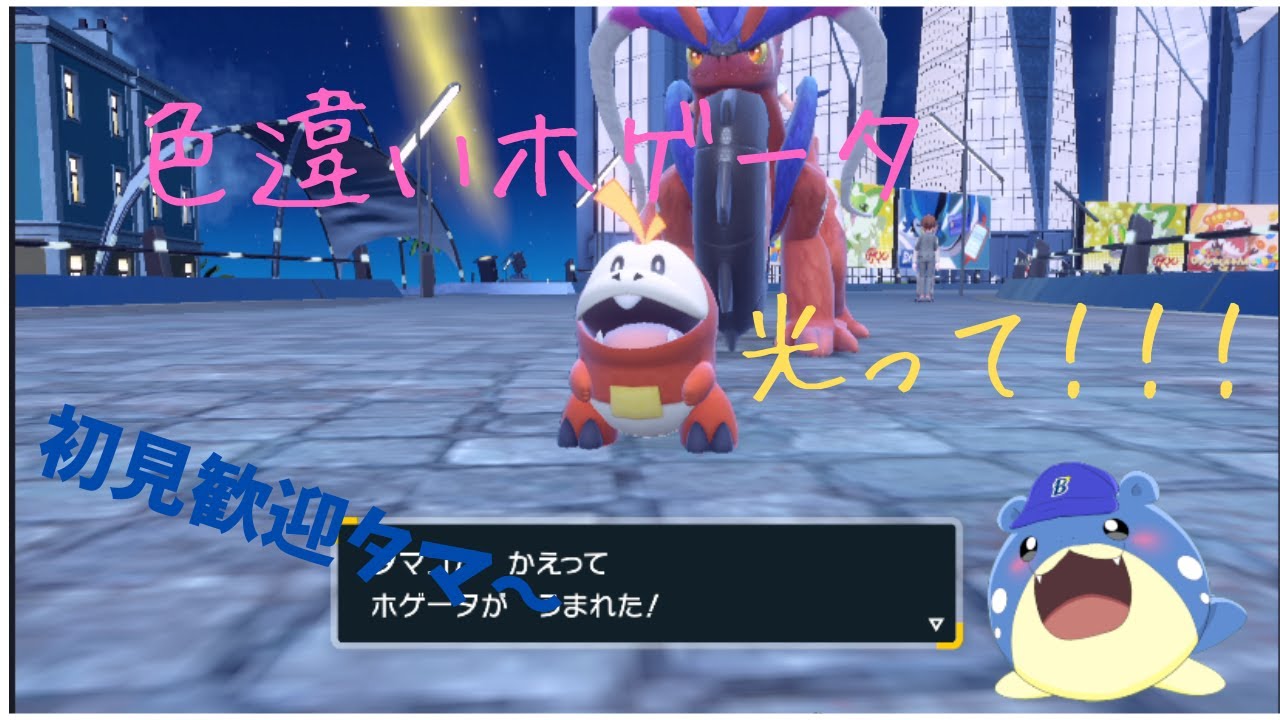The height and width of the screenshot is (720, 1280).
Task: Click the trainer NPC near the billboards
Action: (x=925, y=255)
